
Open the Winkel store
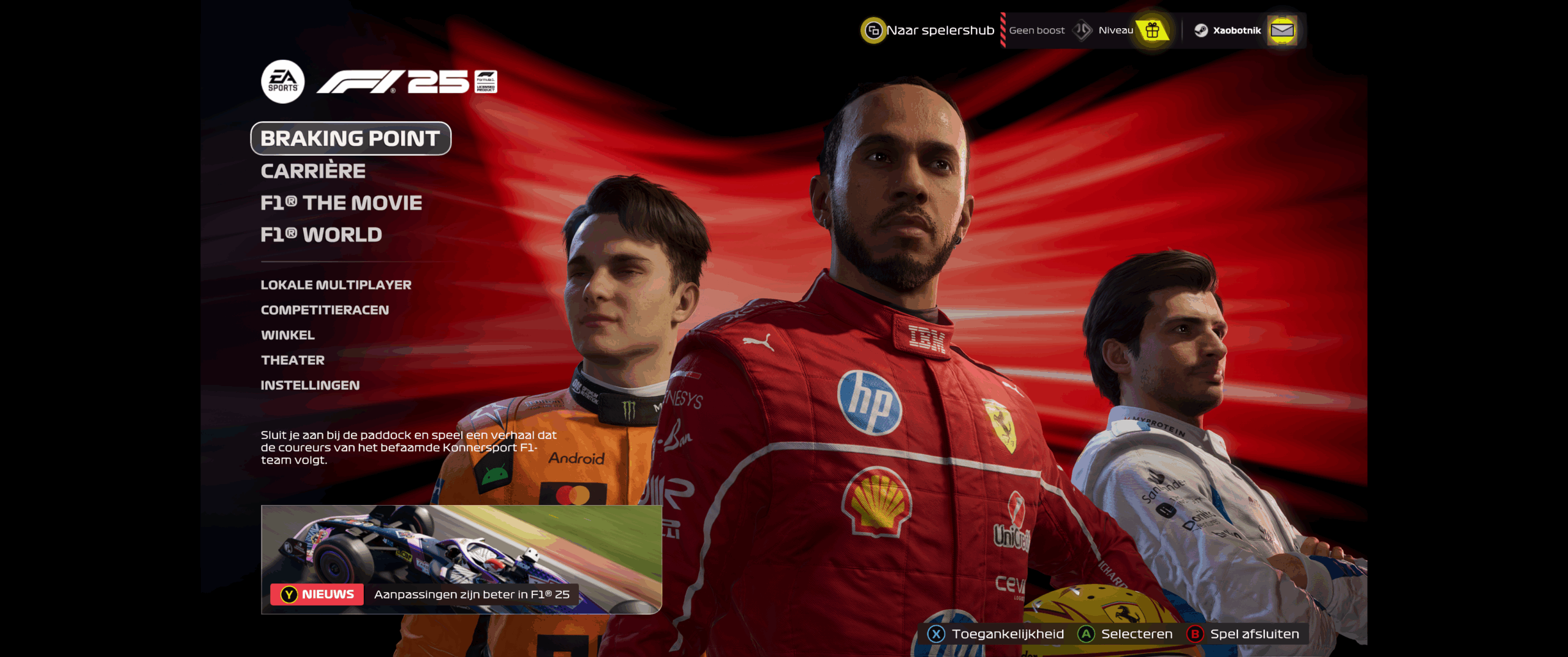pyautogui.click(x=288, y=335)
